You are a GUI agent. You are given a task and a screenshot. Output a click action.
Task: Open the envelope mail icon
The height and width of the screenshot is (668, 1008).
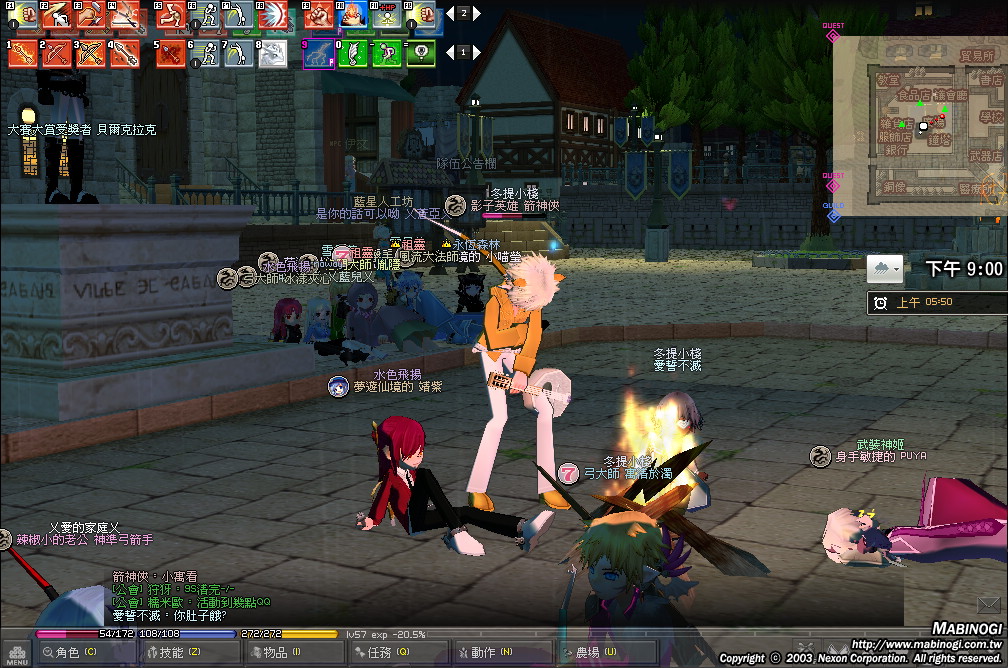tap(990, 604)
